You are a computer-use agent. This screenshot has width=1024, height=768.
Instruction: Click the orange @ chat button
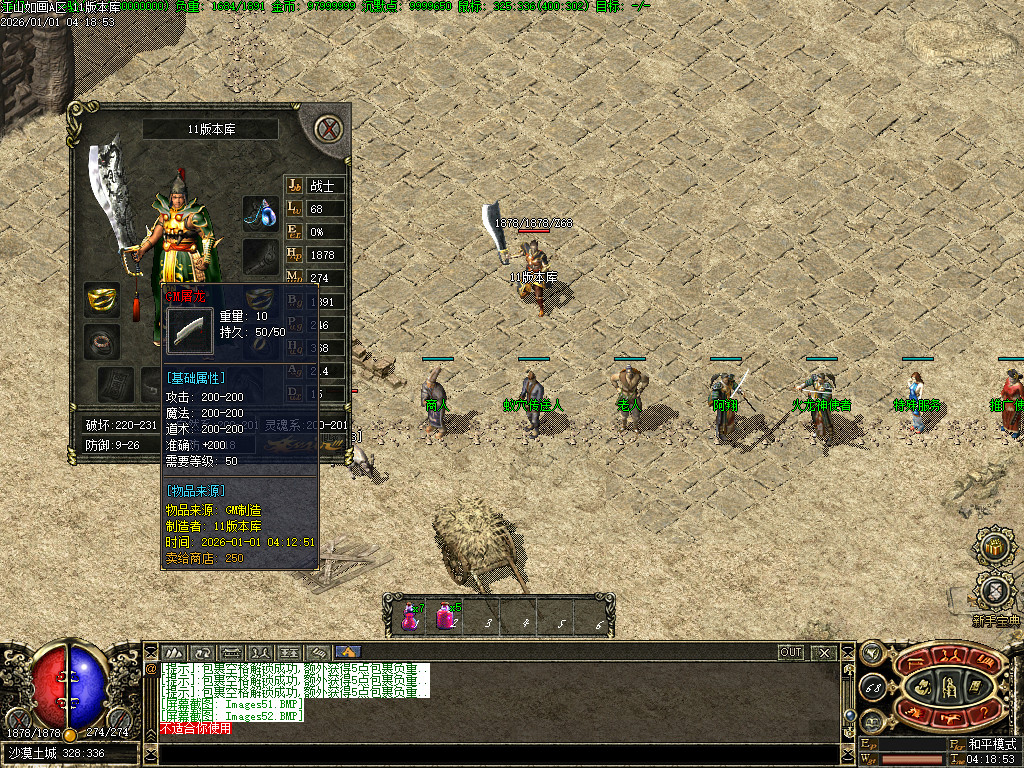coord(152,669)
